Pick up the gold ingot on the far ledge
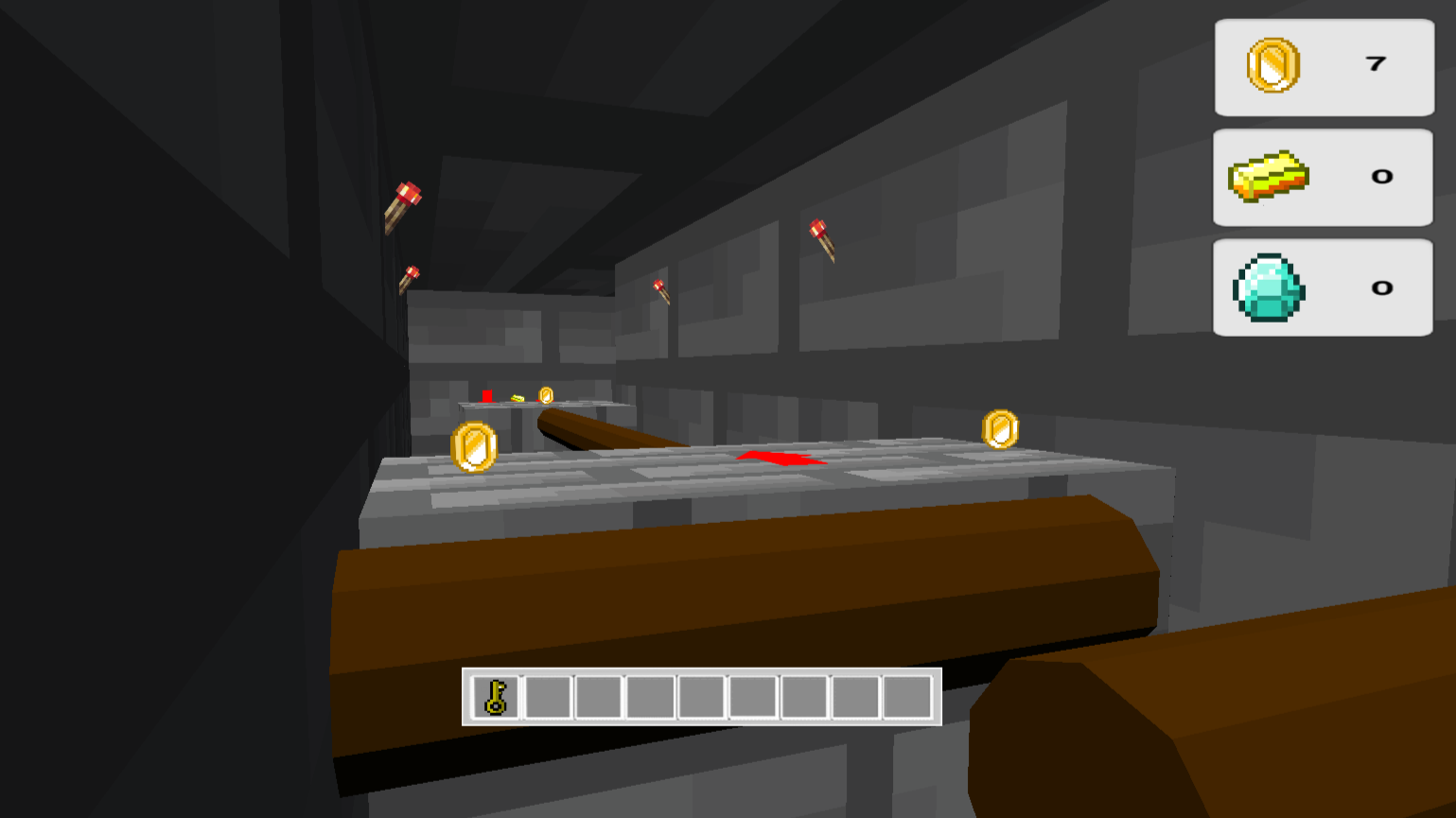Image resolution: width=1456 pixels, height=818 pixels. tap(517, 398)
